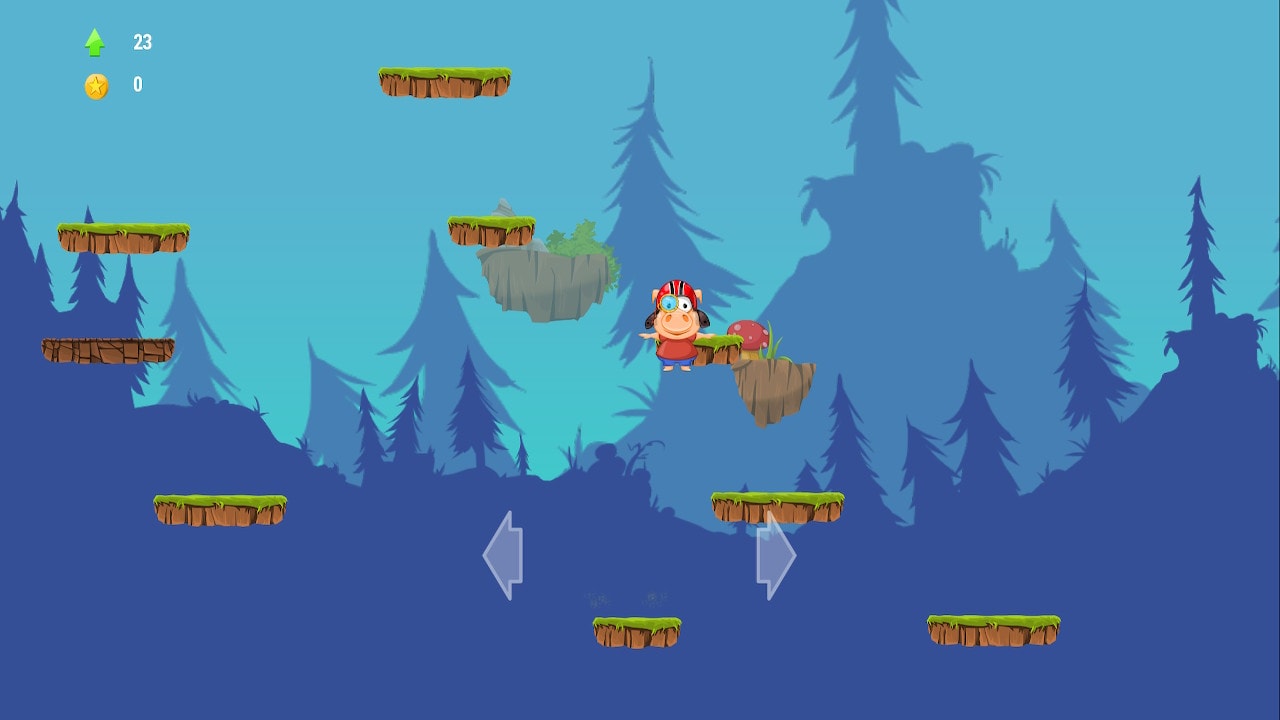Image resolution: width=1280 pixels, height=720 pixels.
Task: Click the coin count showing 0
Action: (x=139, y=84)
